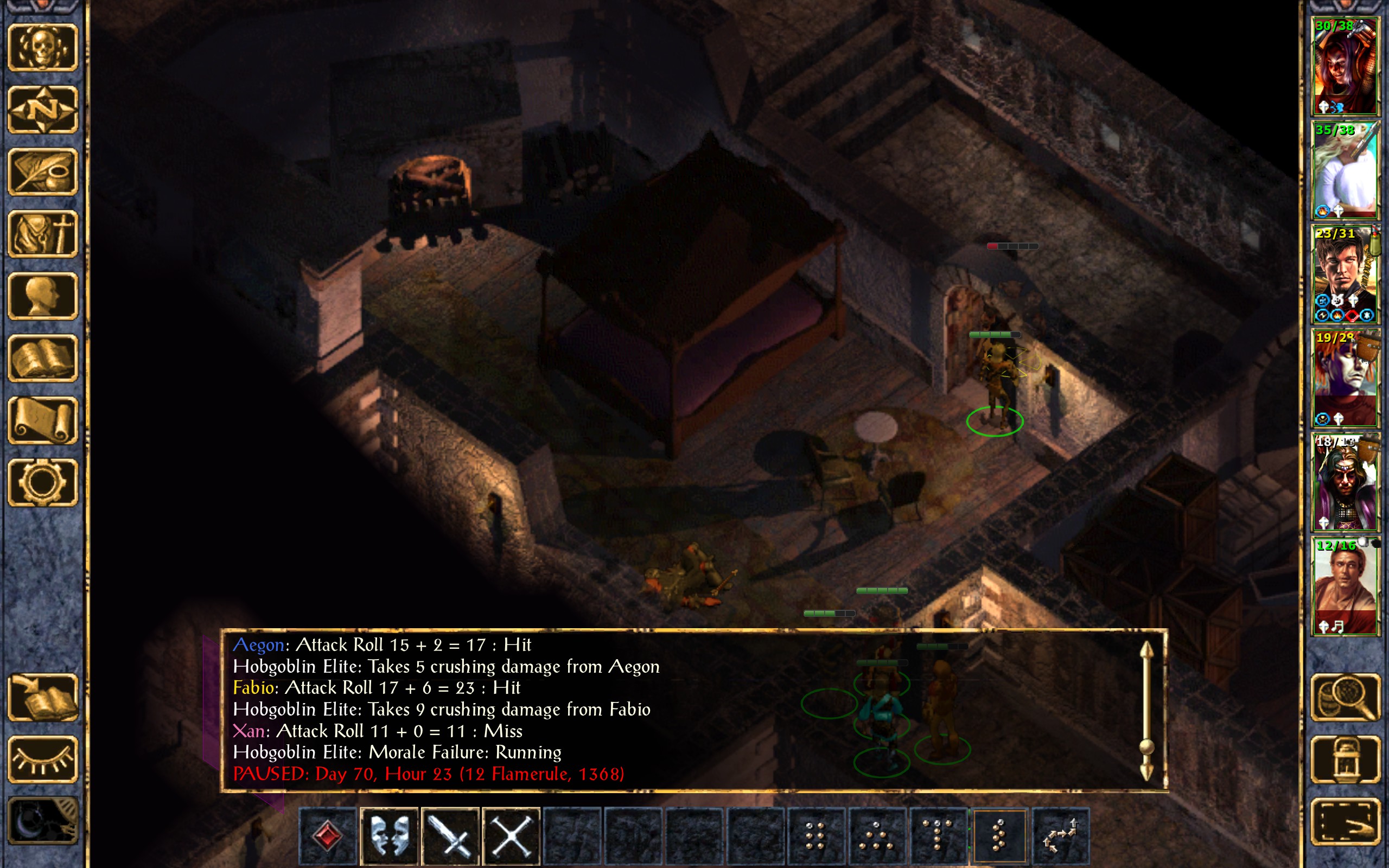The image size is (1389, 868).
Task: Click the magnifying glass button
Action: click(x=1346, y=698)
